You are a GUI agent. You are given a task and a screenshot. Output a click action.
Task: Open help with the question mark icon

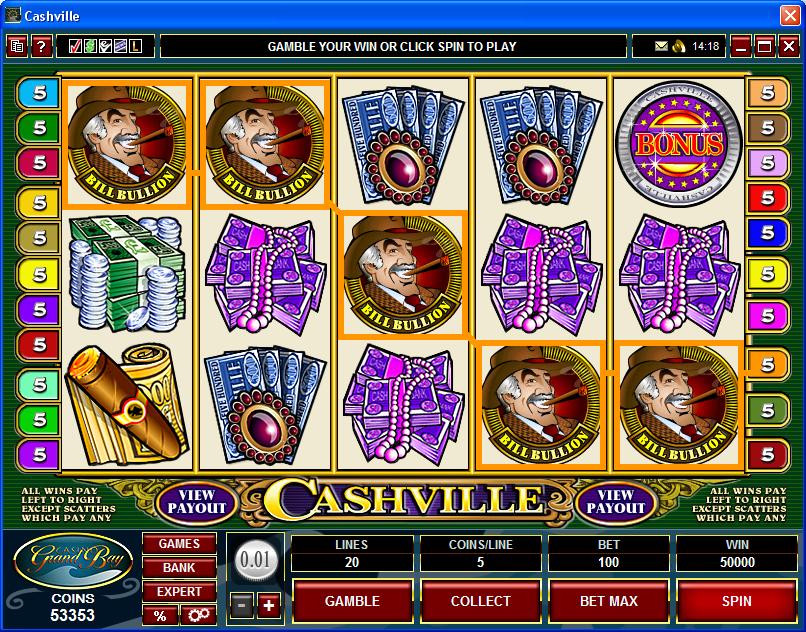point(41,46)
